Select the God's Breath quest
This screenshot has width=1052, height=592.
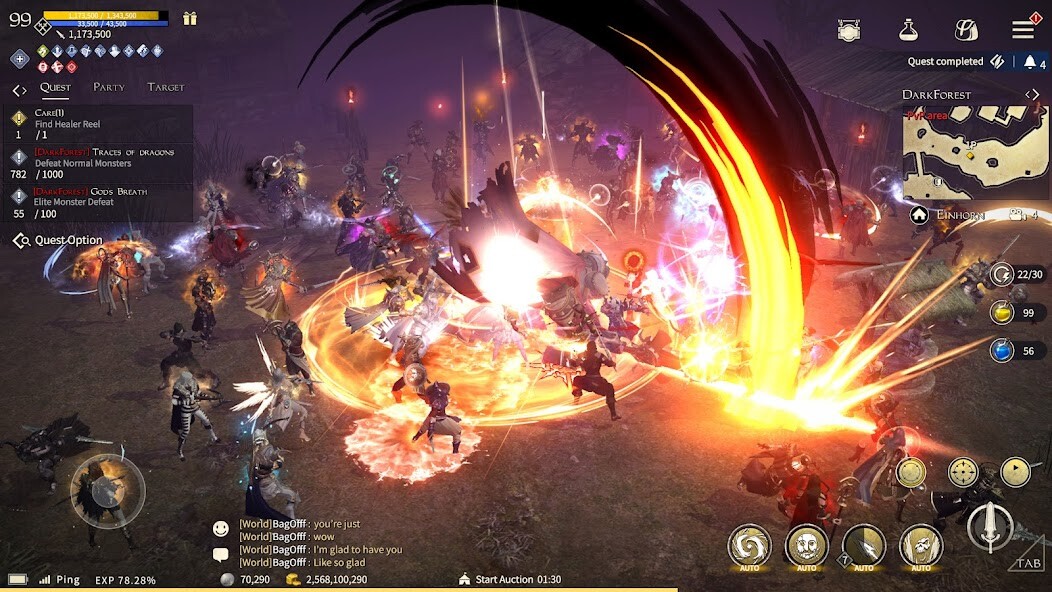pyautogui.click(x=100, y=201)
